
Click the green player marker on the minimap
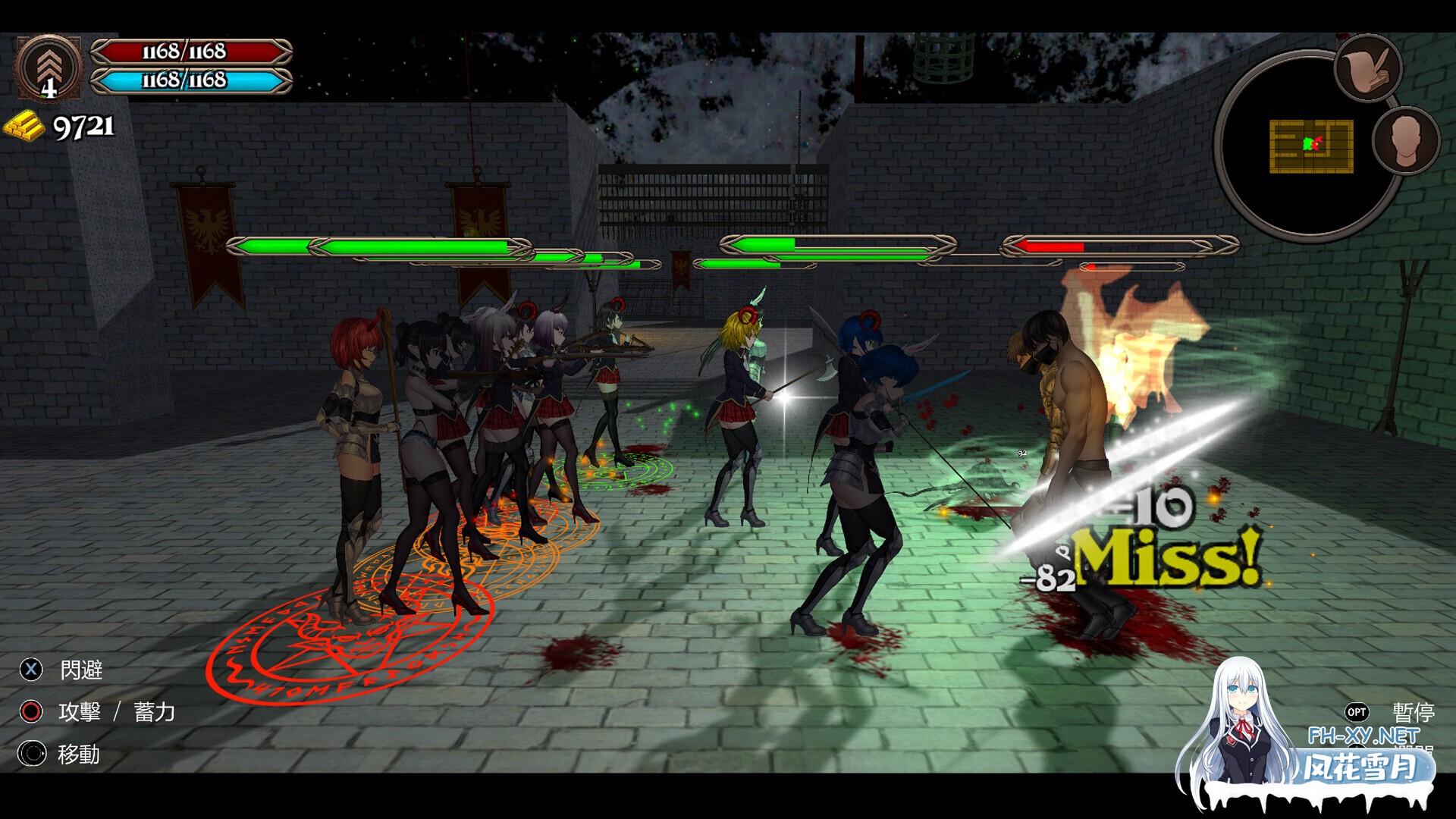1307,144
